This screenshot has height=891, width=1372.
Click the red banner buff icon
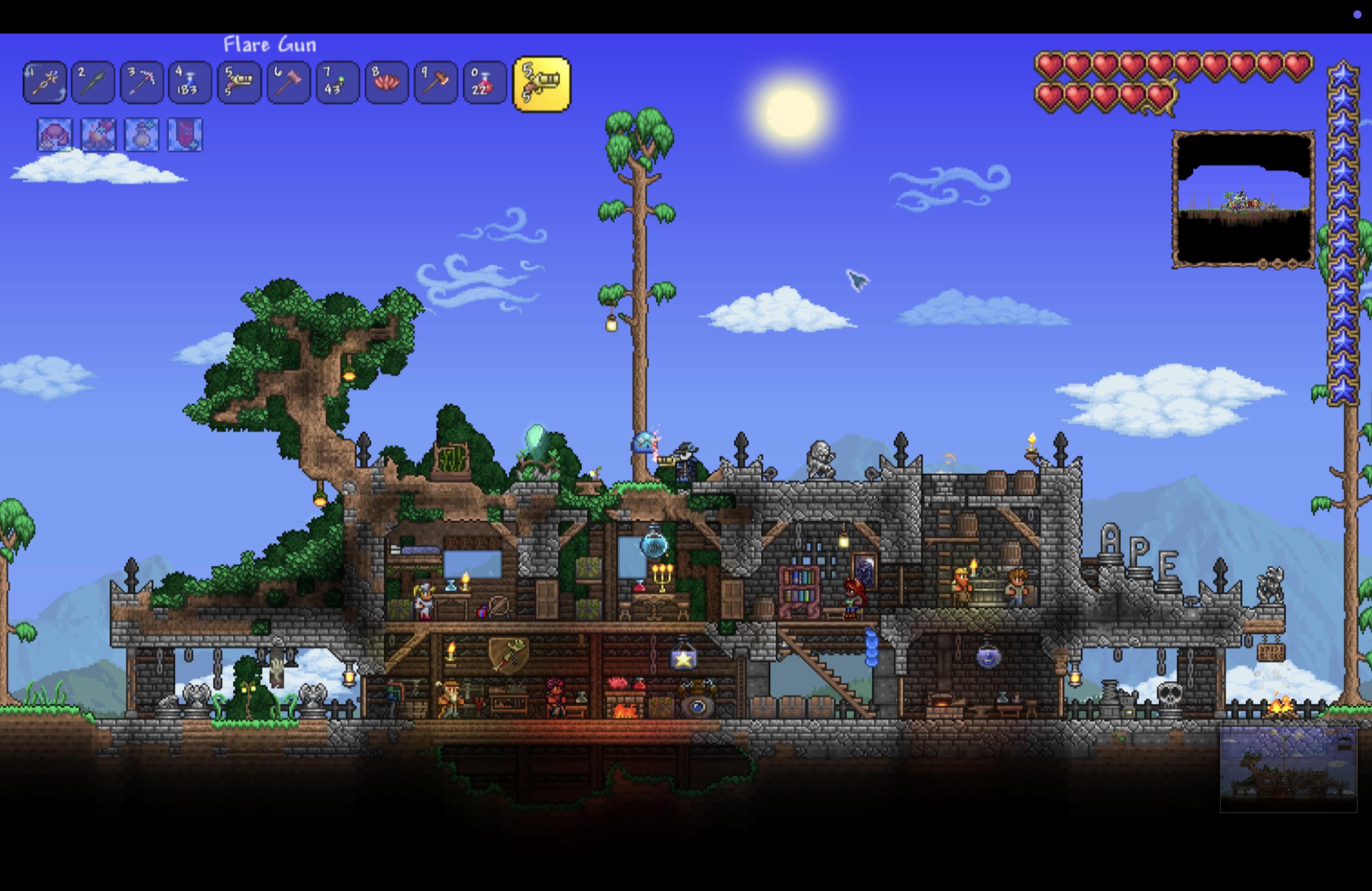(x=185, y=136)
